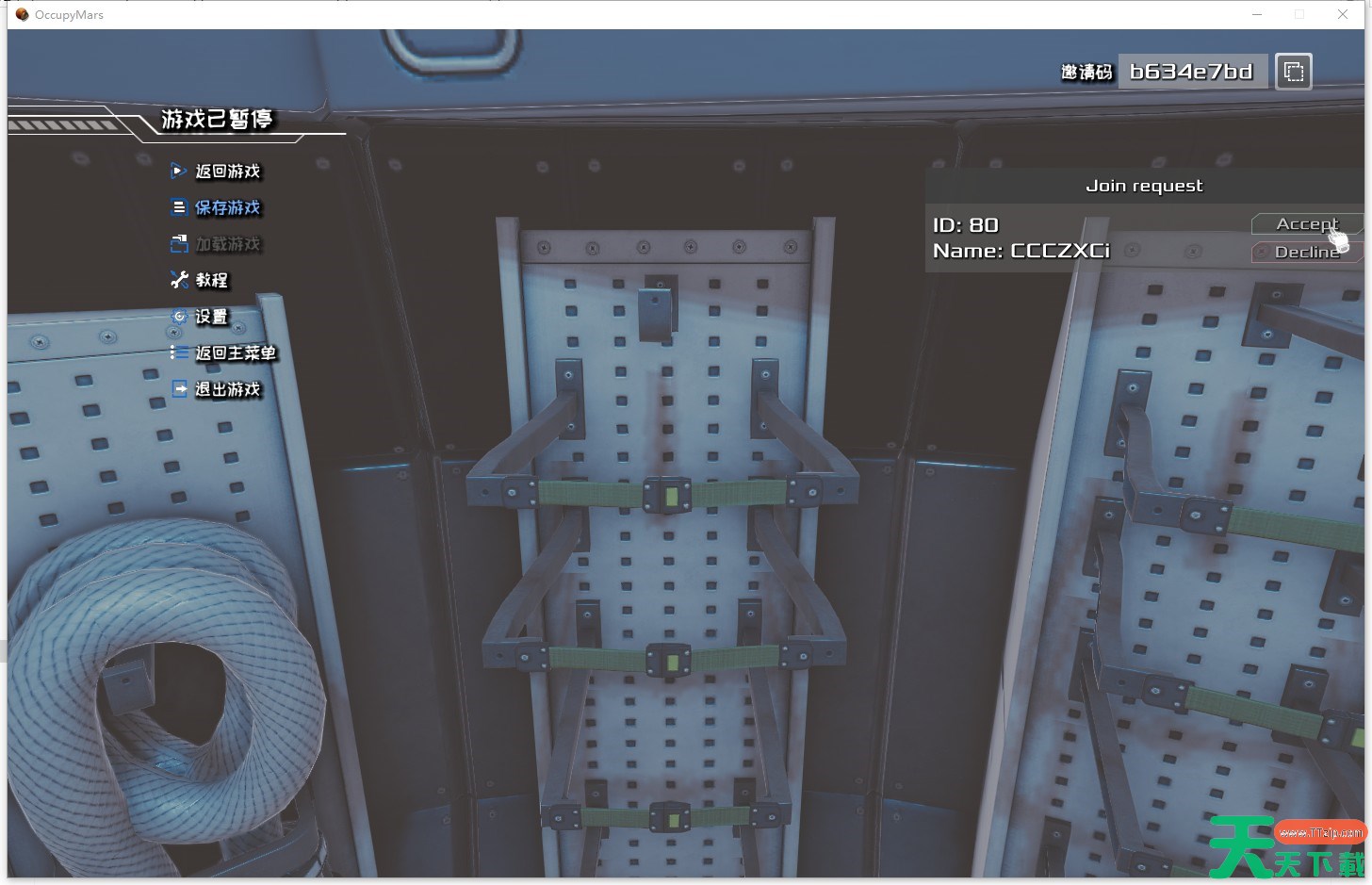Choose 保存游戏 to save the game
1372x885 pixels.
pos(226,207)
